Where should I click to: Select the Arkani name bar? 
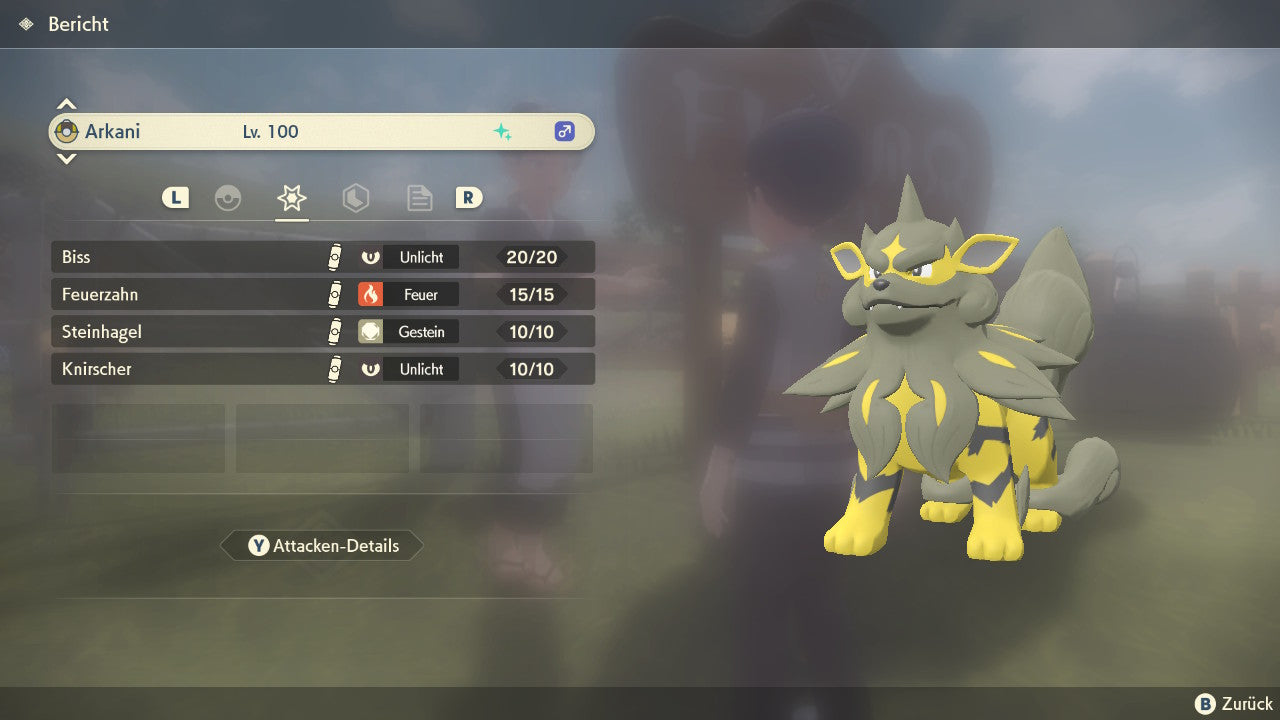click(x=322, y=132)
